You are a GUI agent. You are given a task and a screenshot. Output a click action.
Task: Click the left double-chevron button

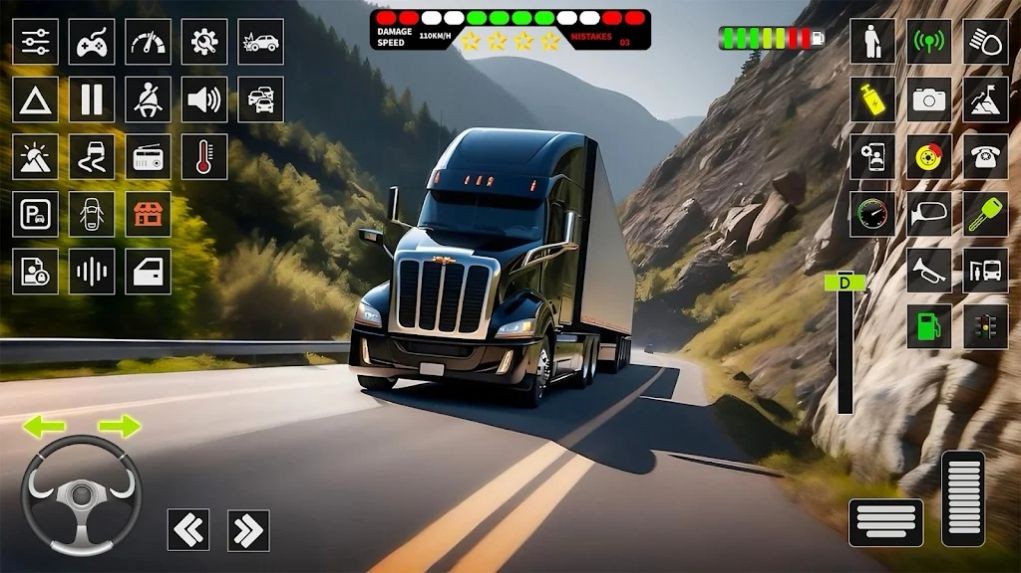pos(188,530)
